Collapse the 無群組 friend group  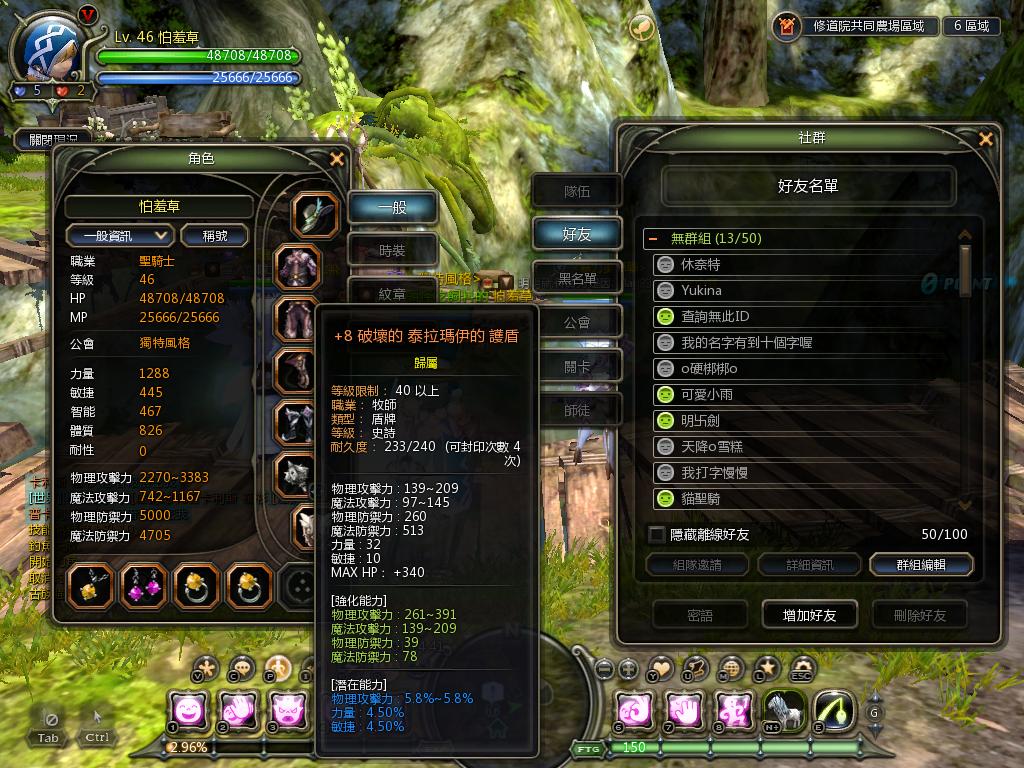pyautogui.click(x=653, y=239)
